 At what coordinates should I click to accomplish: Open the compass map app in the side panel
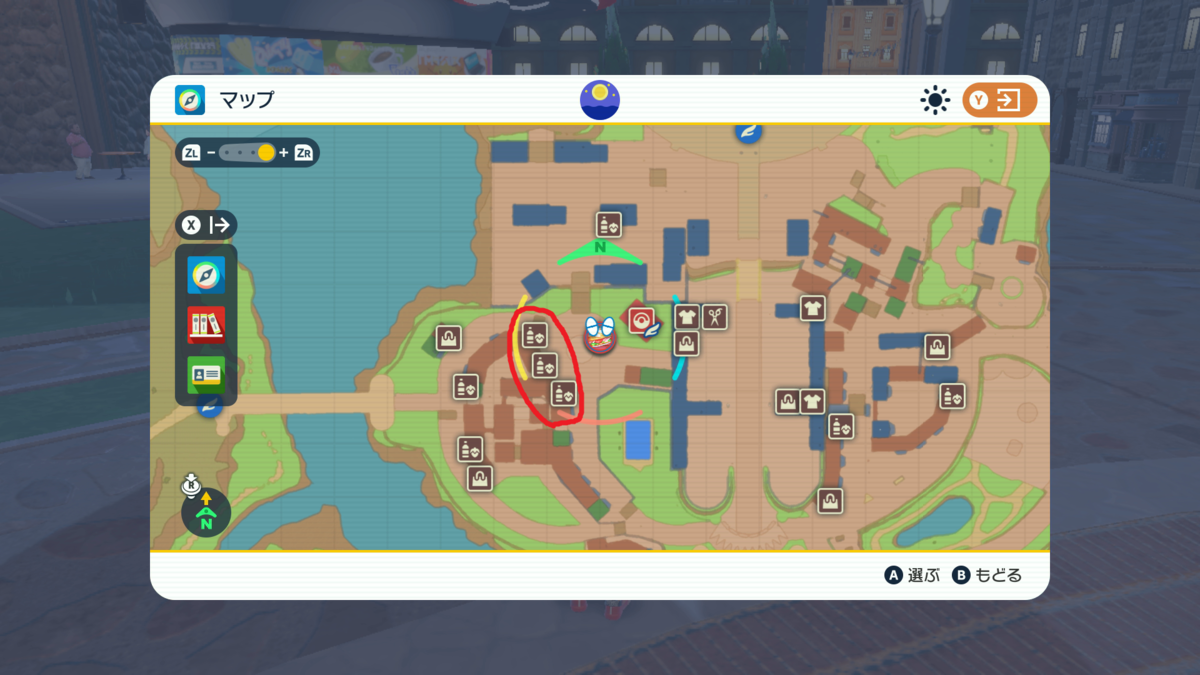(x=206, y=275)
